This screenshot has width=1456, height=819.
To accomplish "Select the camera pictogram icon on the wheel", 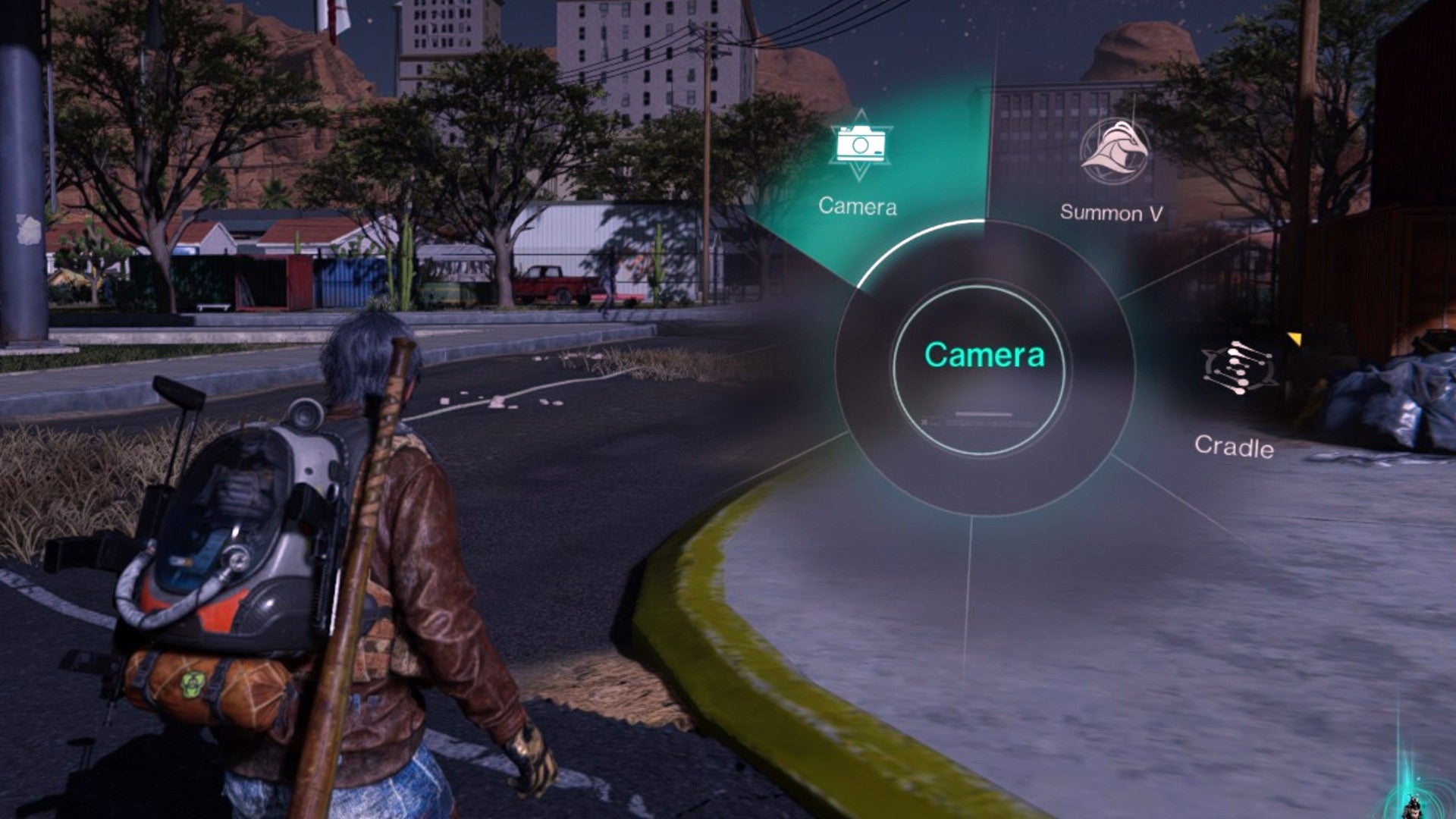I will click(x=859, y=144).
